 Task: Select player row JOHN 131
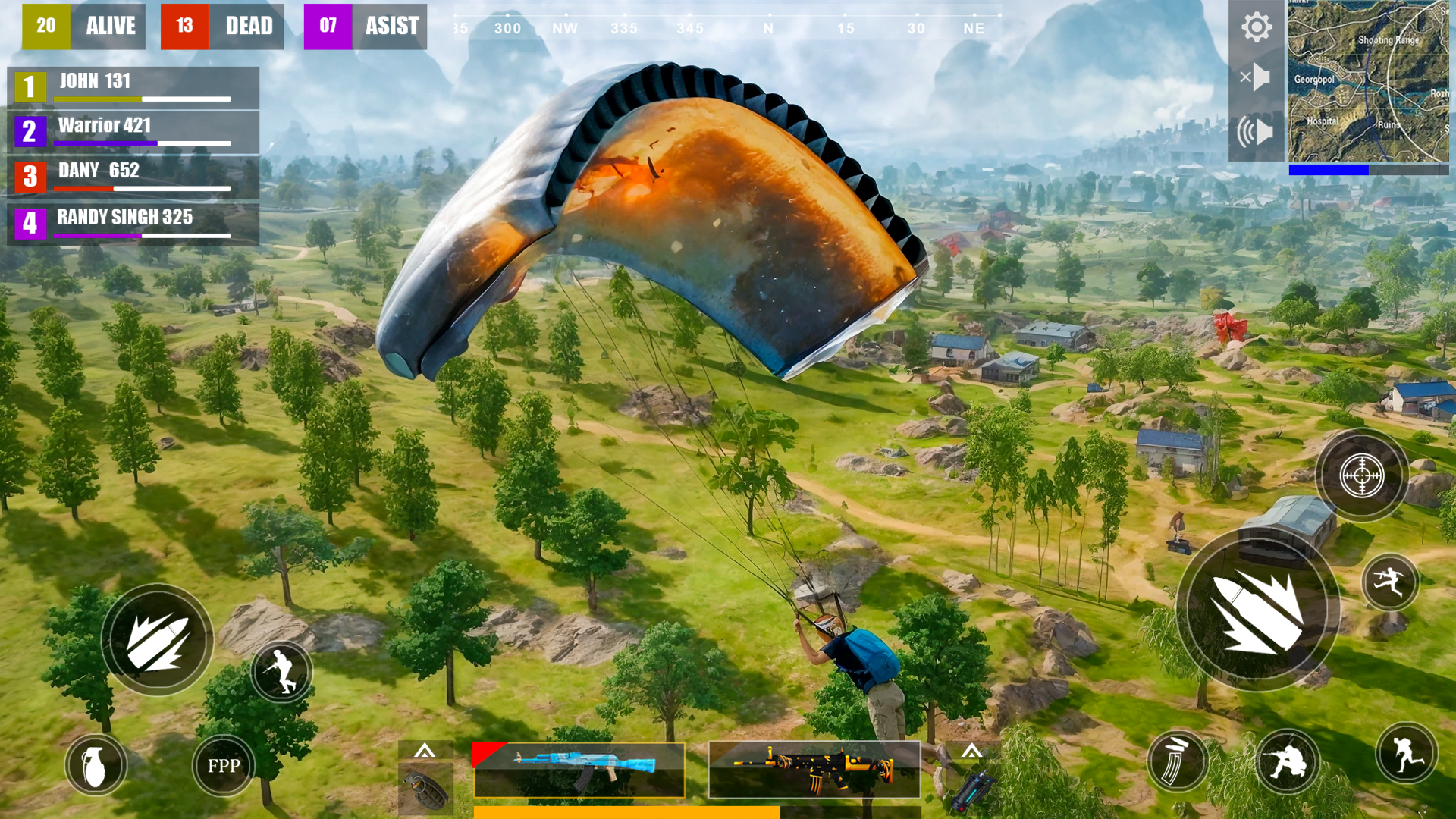coord(133,86)
